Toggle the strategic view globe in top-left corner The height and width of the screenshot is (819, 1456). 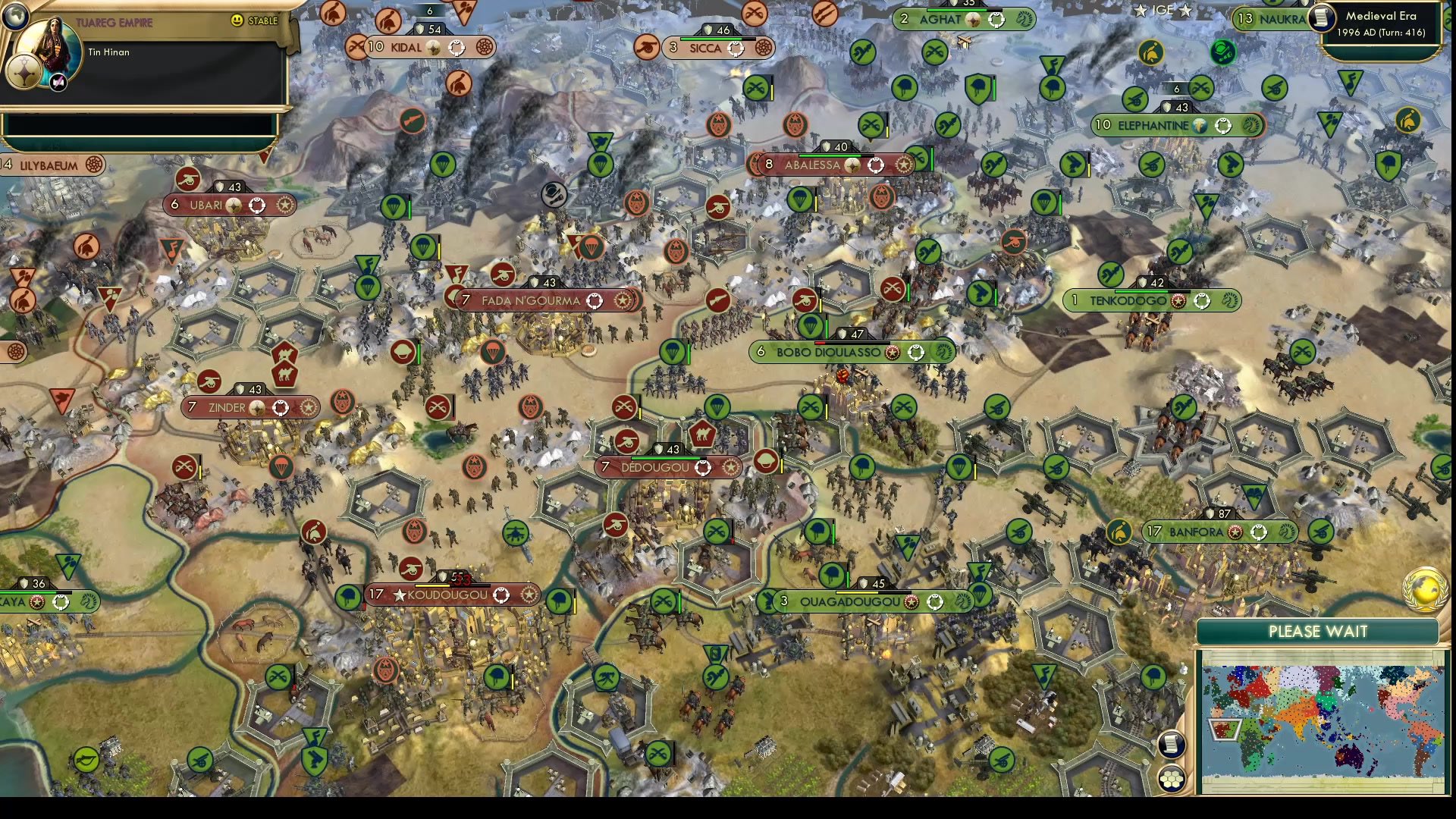[15, 16]
